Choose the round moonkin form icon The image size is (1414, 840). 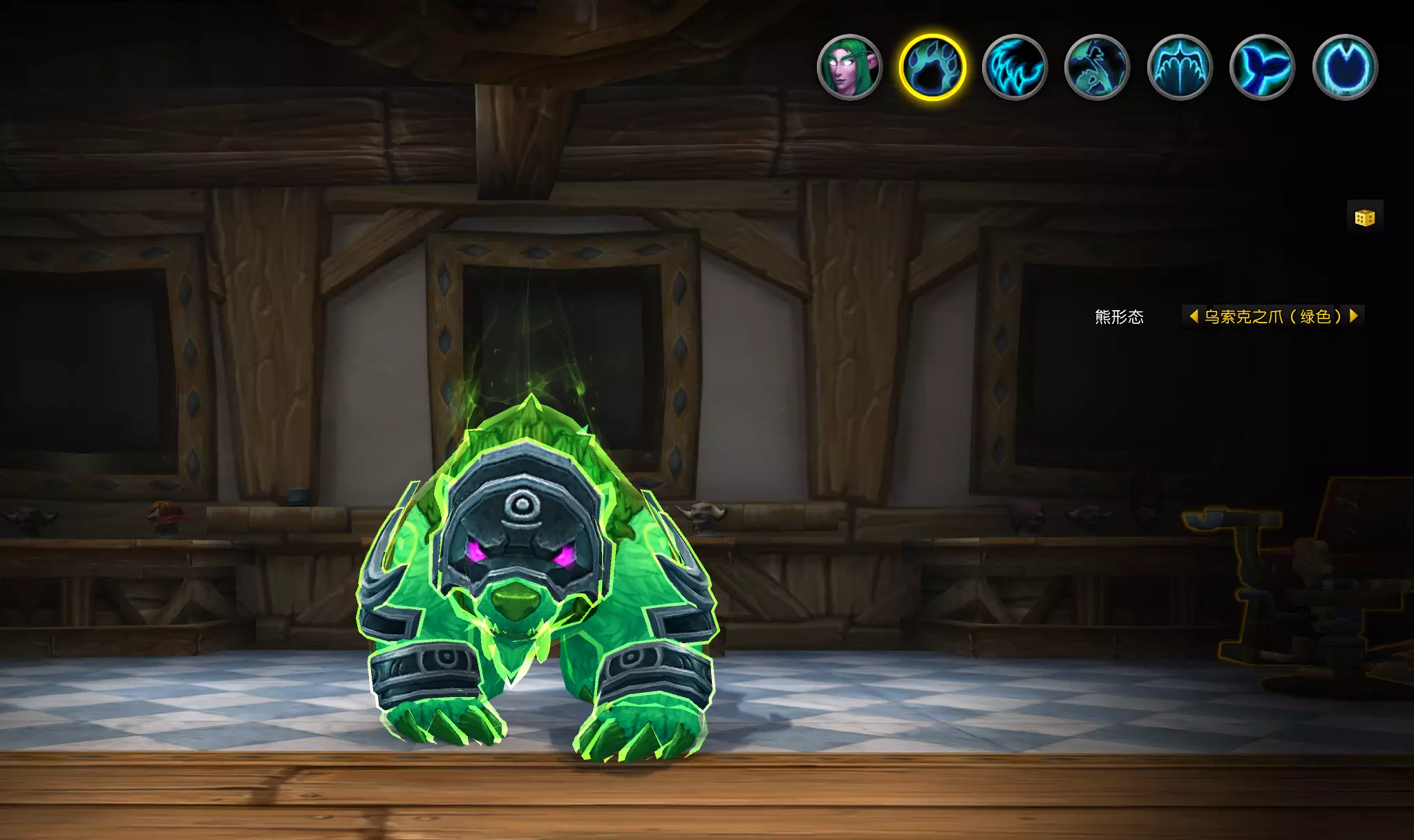[x=1345, y=68]
